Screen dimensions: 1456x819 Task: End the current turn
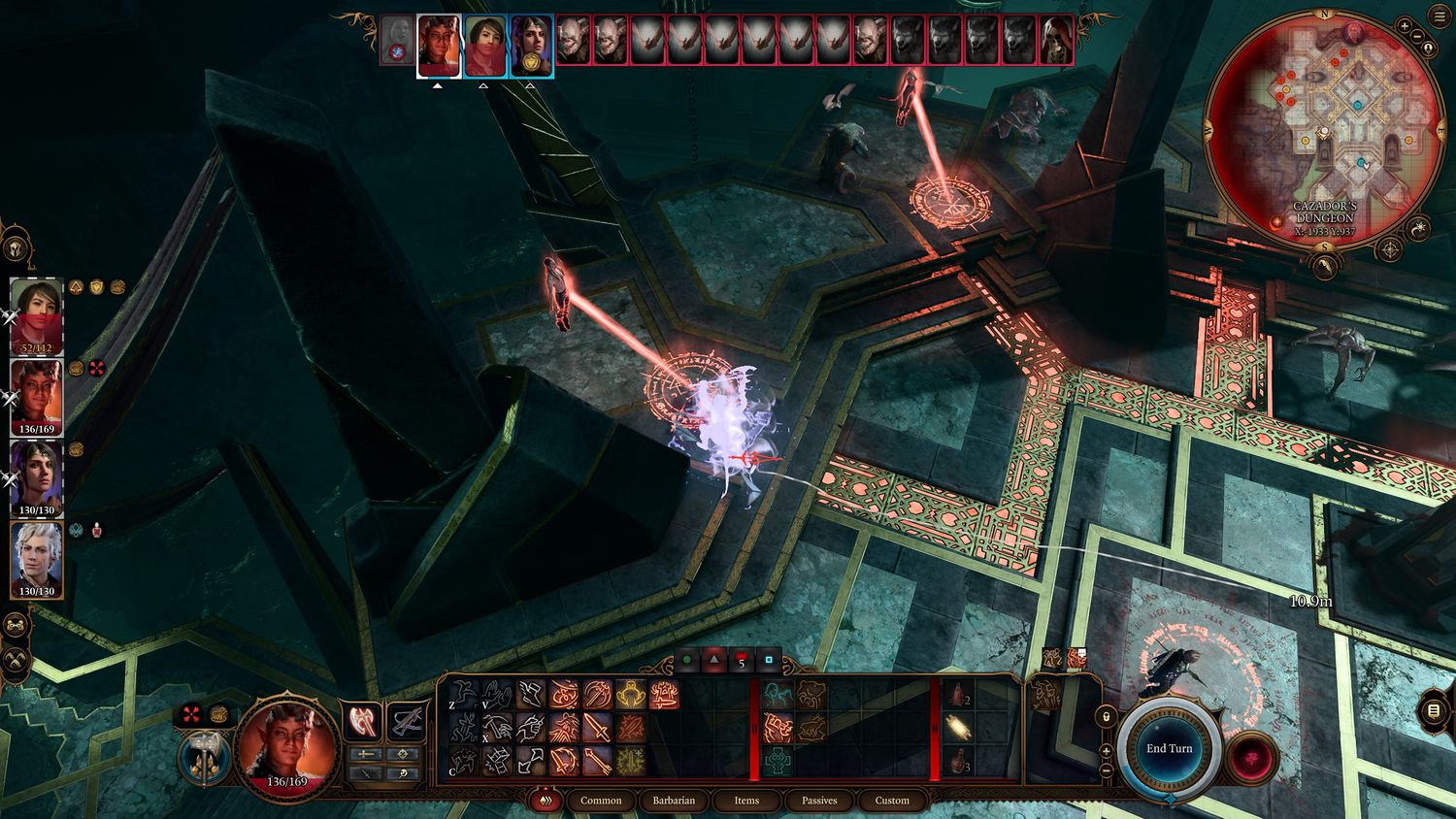tap(1169, 748)
